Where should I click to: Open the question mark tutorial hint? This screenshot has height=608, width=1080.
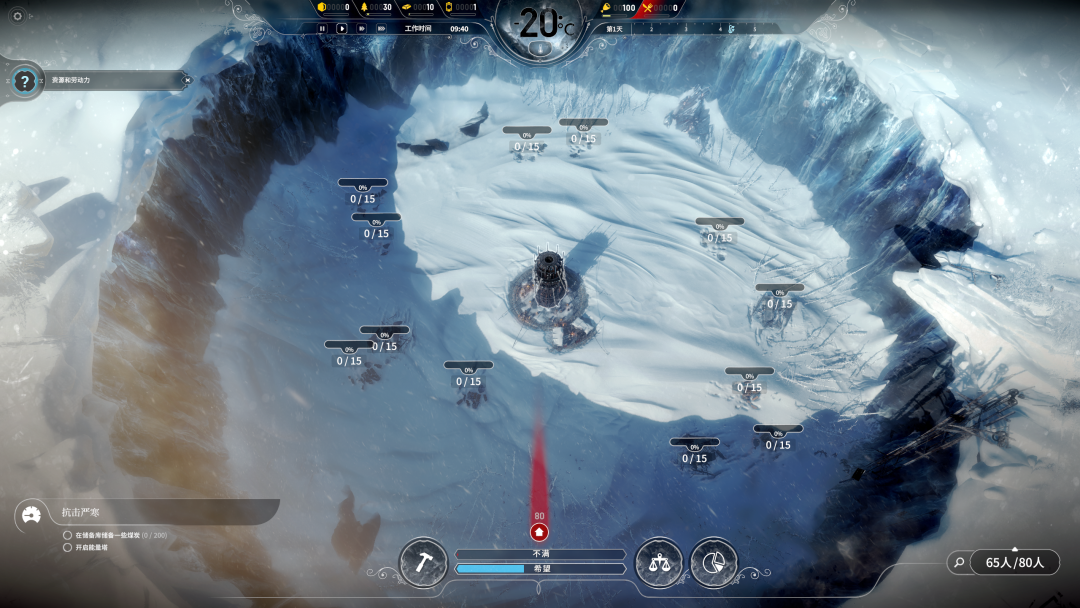pyautogui.click(x=26, y=81)
